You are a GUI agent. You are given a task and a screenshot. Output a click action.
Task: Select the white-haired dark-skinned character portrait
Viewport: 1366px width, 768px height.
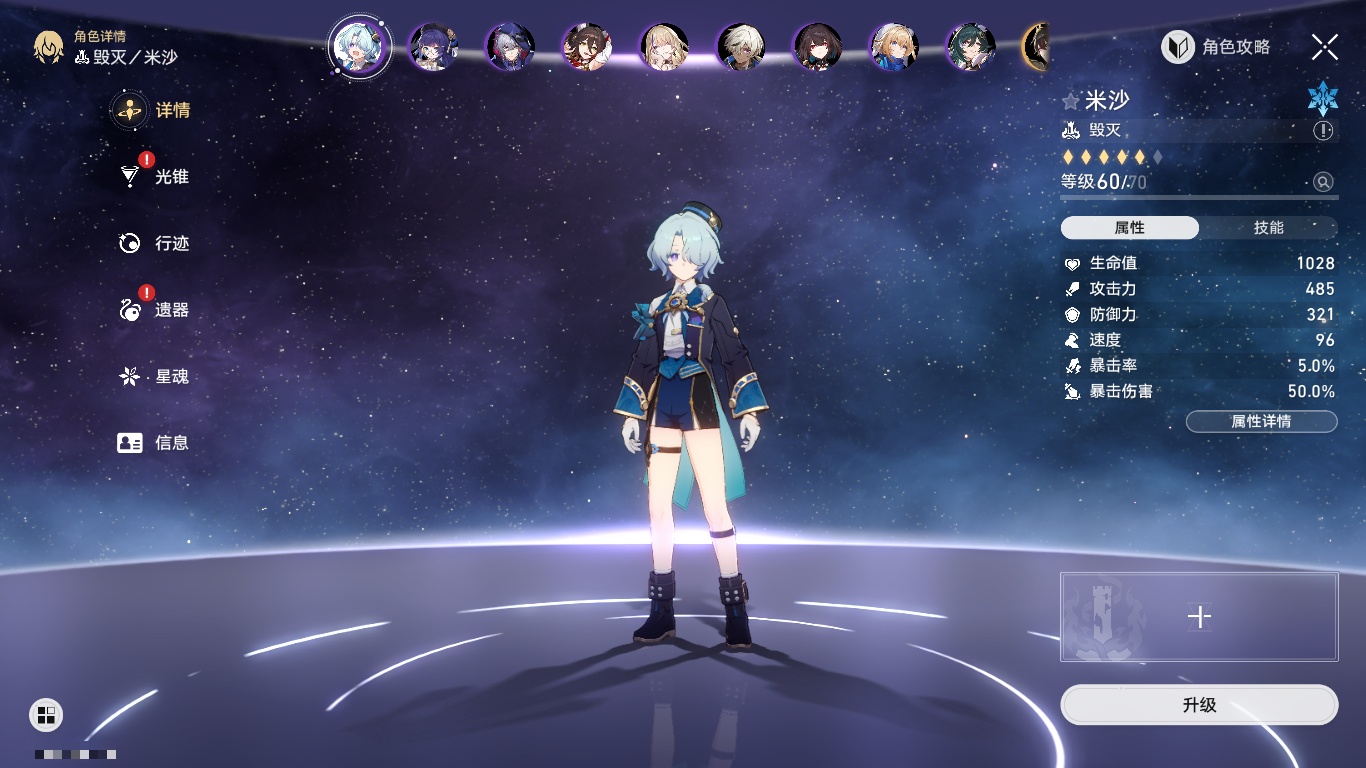click(741, 47)
